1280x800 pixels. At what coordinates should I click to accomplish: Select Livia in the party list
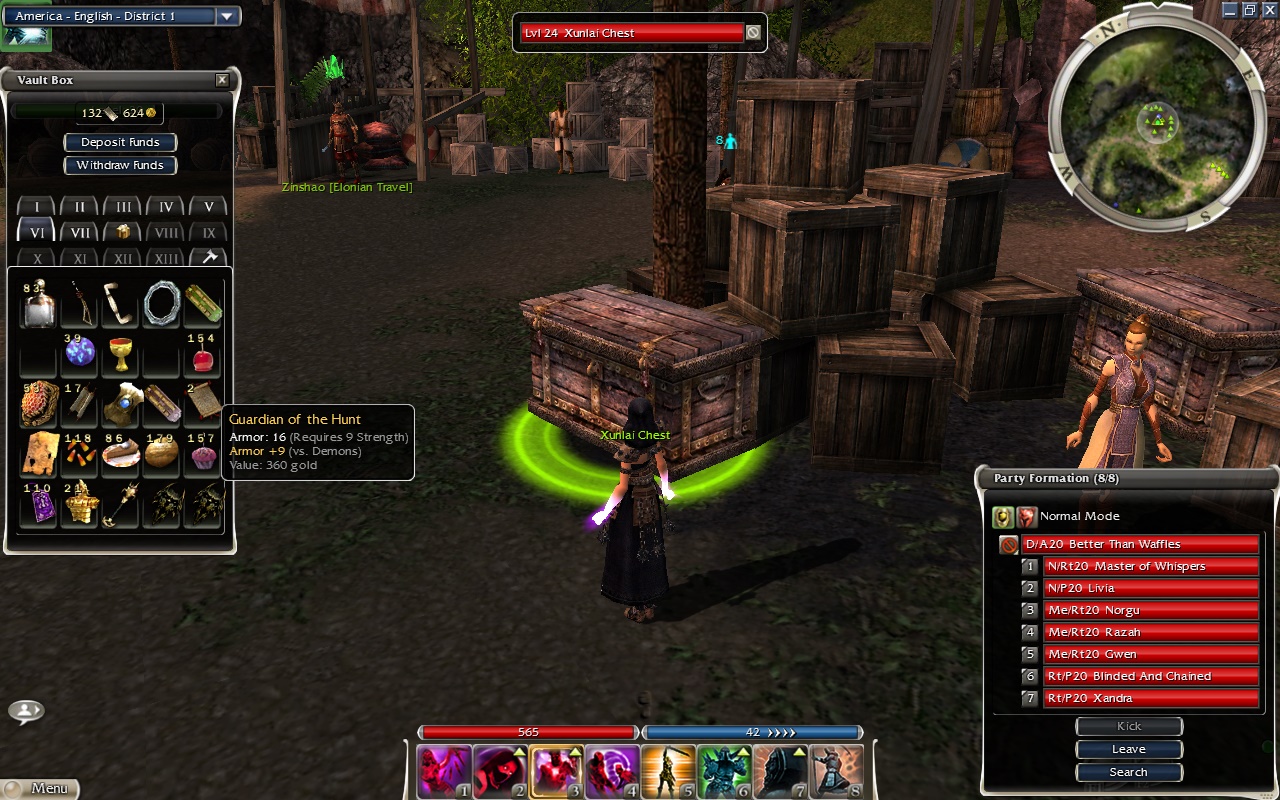coord(1150,588)
